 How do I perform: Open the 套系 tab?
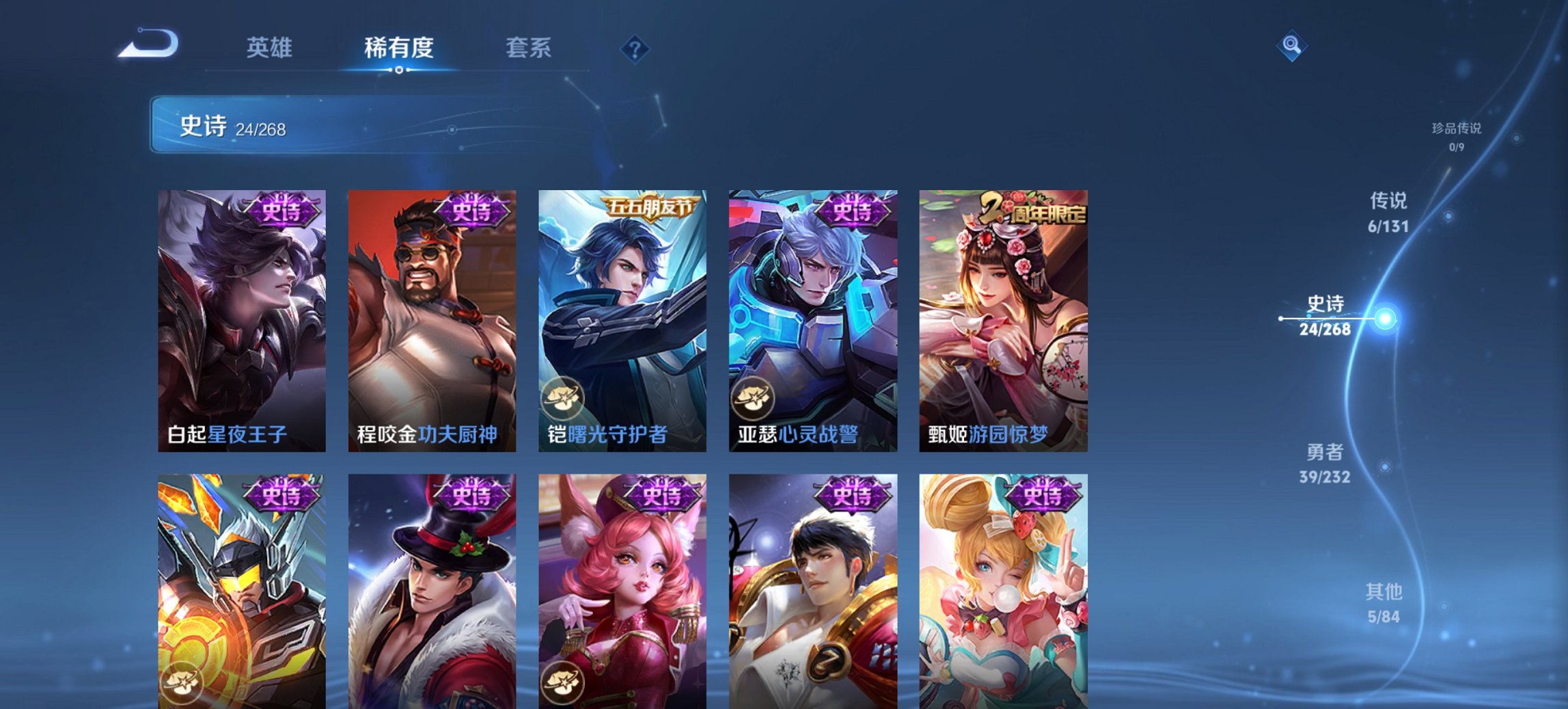(529, 49)
